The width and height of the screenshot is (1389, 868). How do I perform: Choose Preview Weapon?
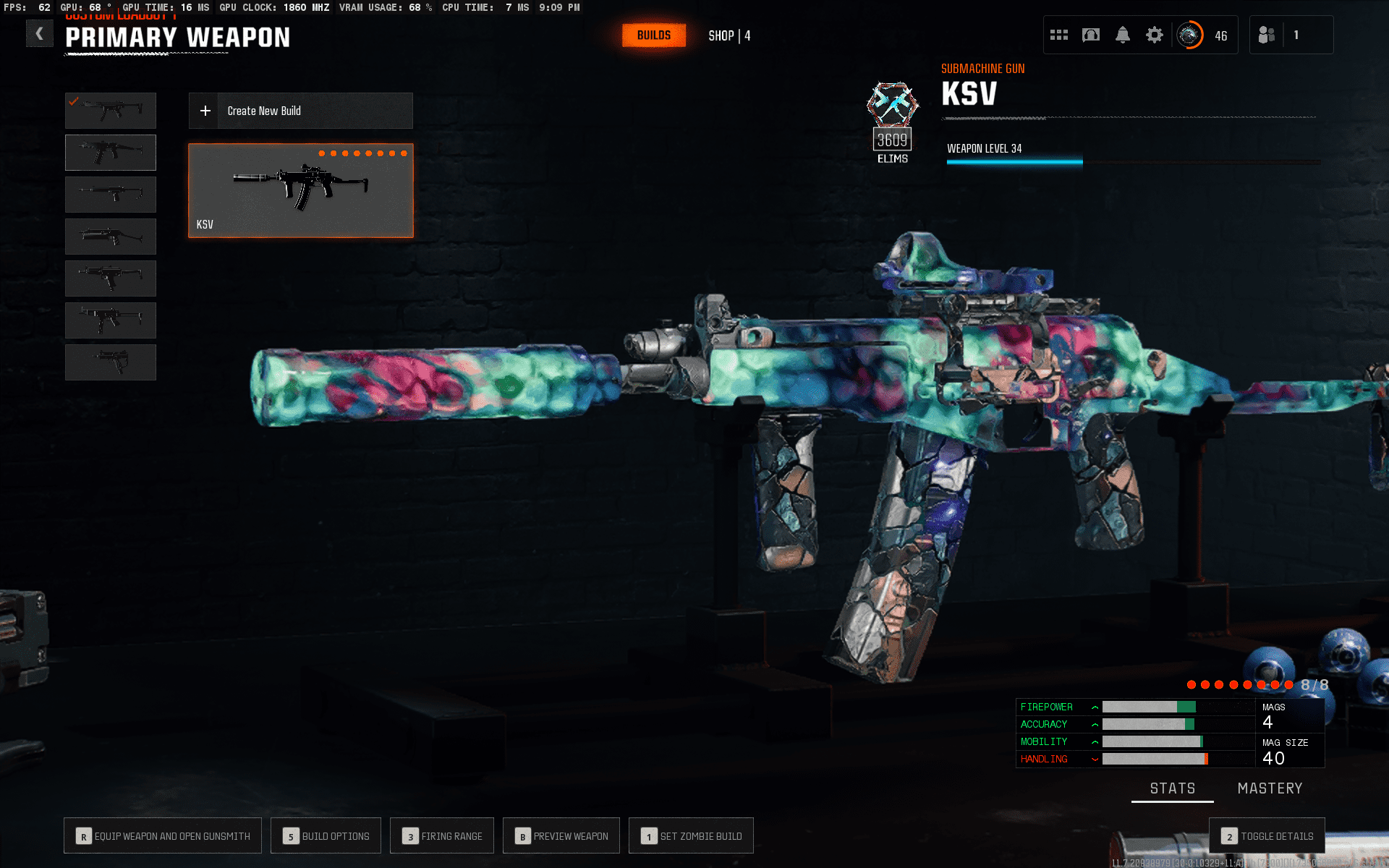pyautogui.click(x=561, y=836)
